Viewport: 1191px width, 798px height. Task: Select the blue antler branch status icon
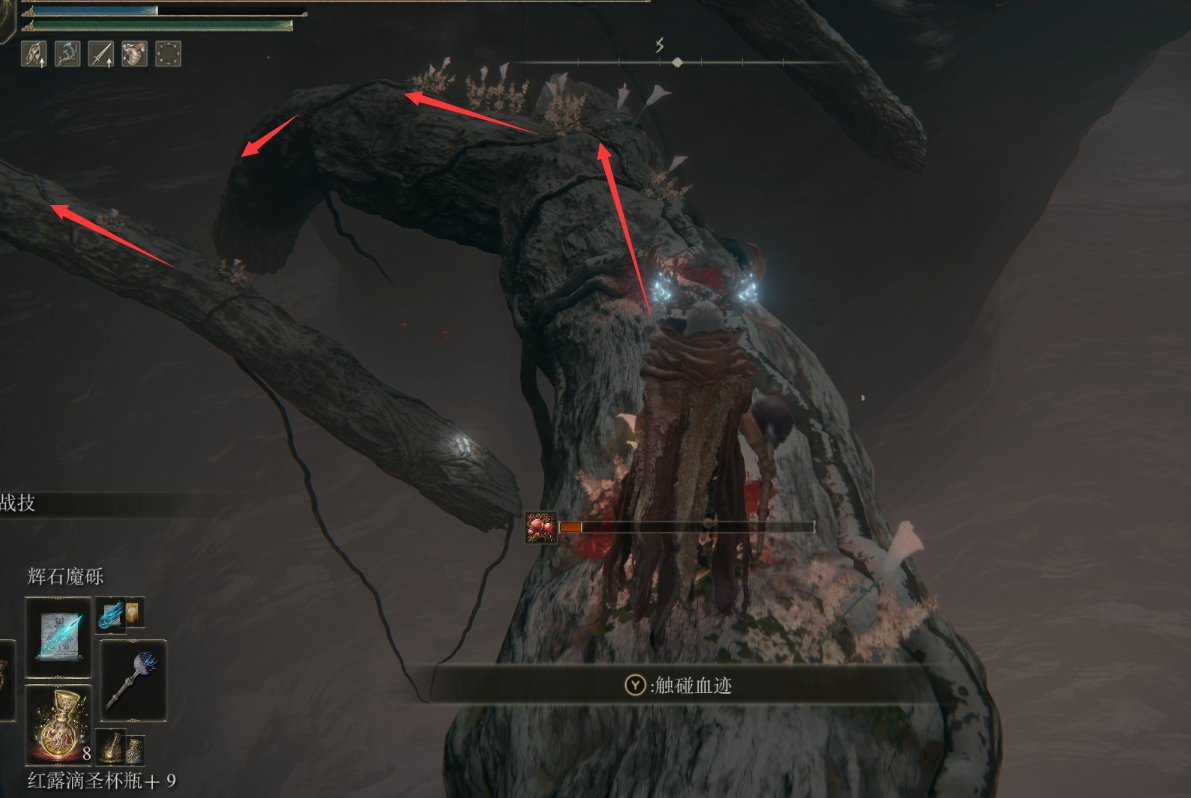(67, 53)
